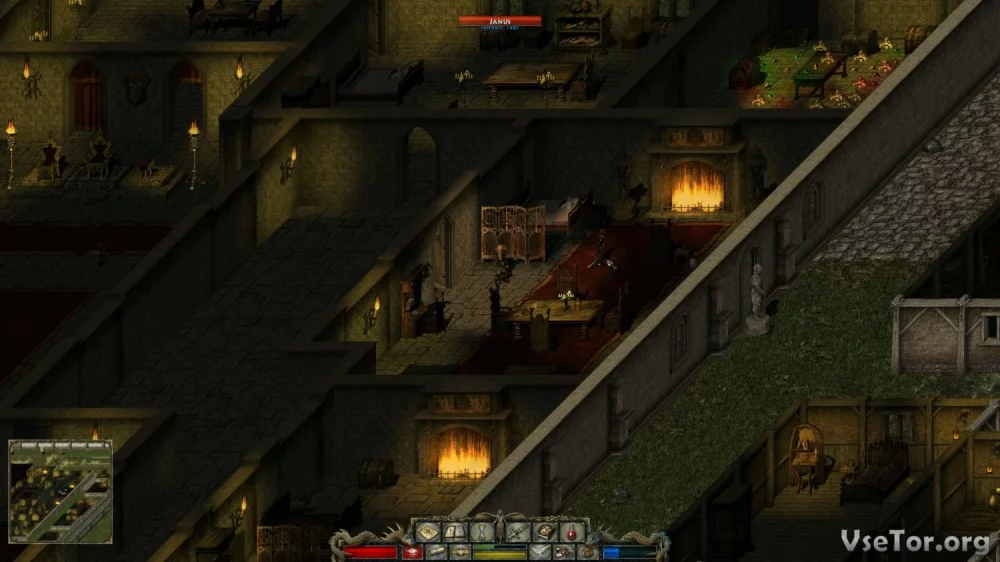Use the red potion flask icon

click(x=572, y=532)
